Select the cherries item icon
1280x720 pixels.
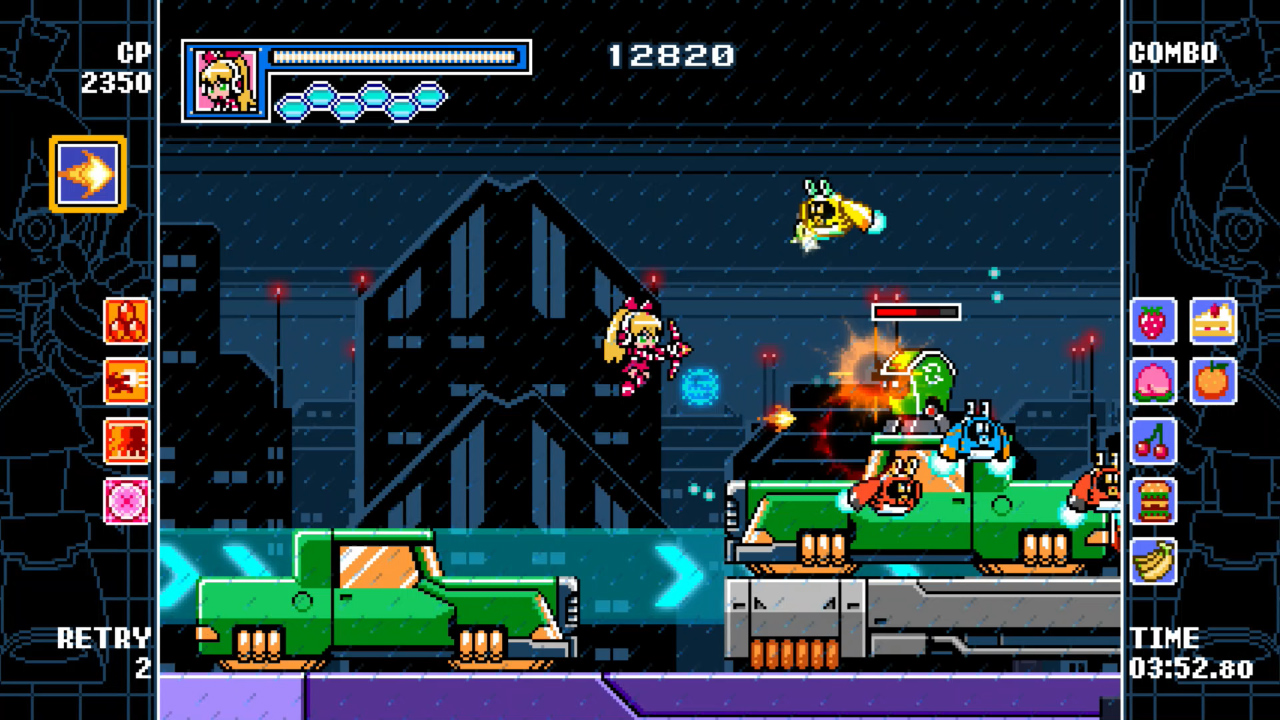pos(1153,442)
